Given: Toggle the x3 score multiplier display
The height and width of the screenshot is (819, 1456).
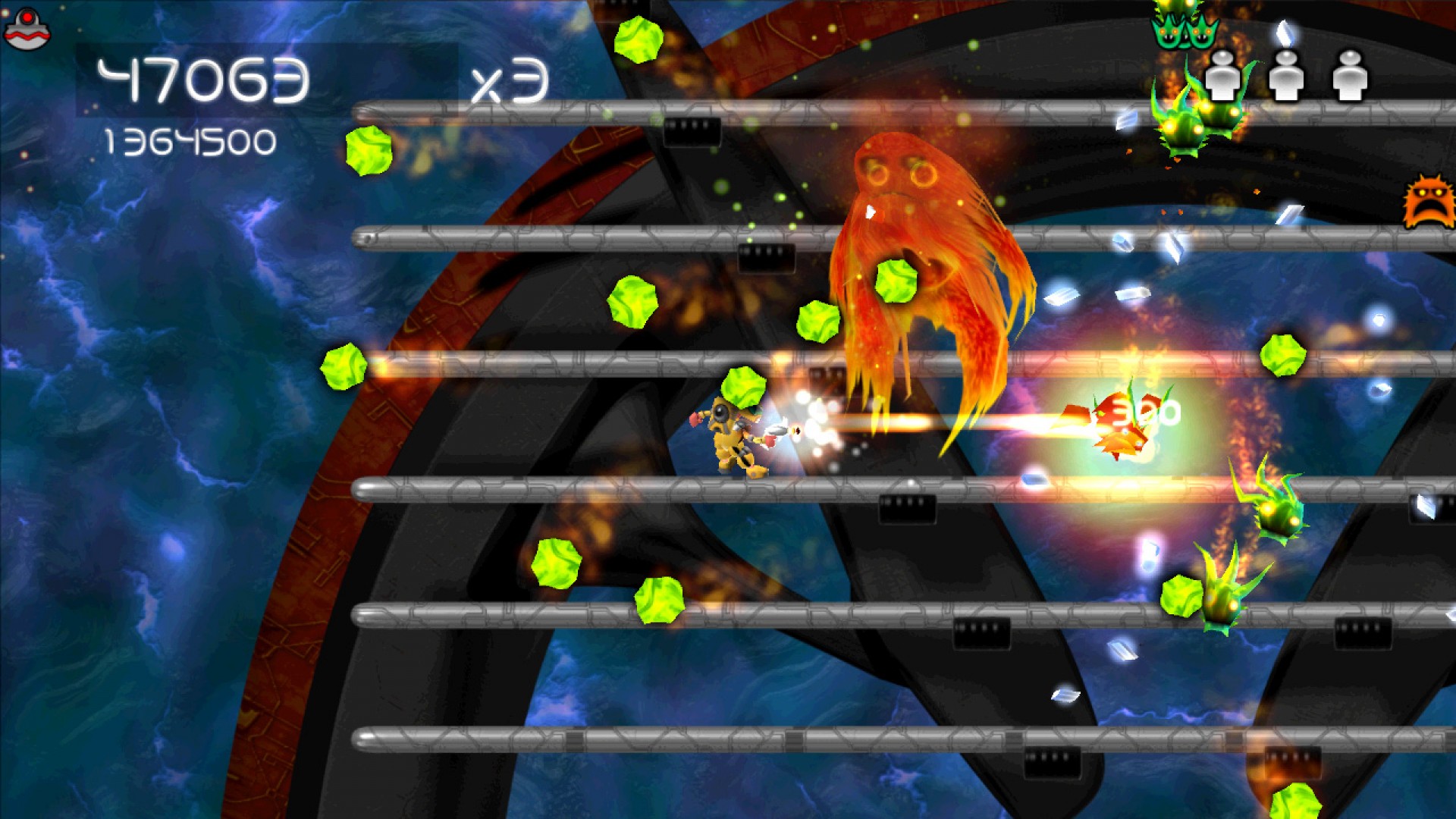Looking at the screenshot, I should [510, 80].
